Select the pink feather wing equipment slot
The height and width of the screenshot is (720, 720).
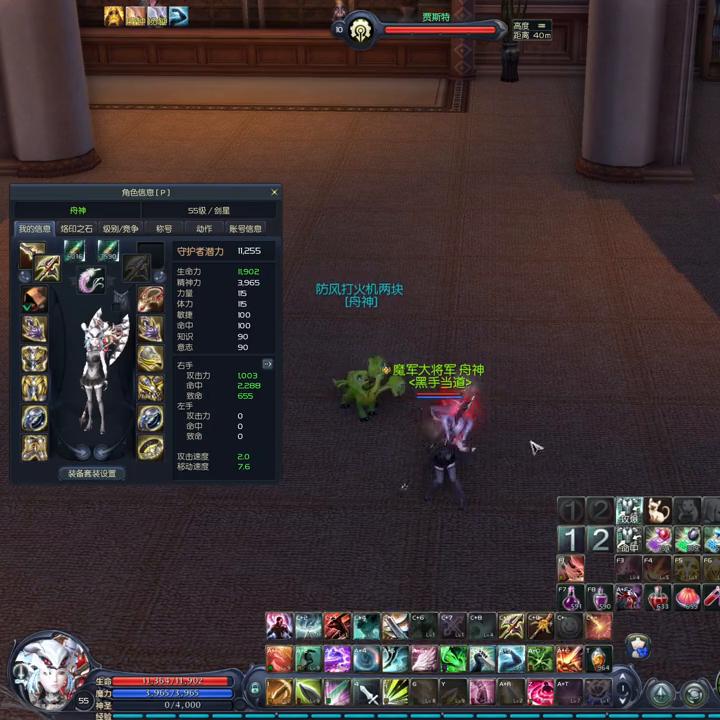(x=91, y=281)
